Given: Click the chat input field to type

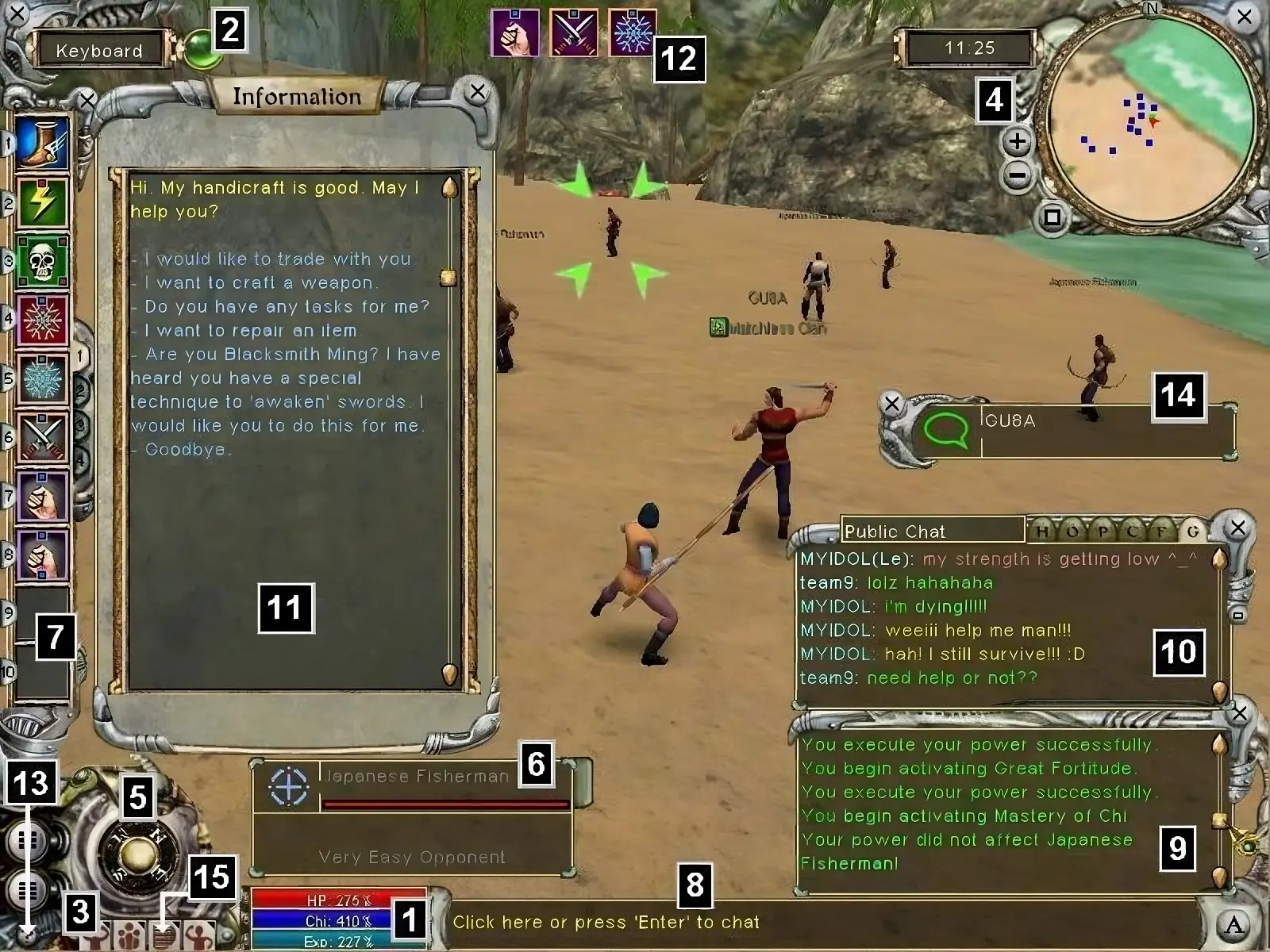Looking at the screenshot, I should click(x=606, y=923).
